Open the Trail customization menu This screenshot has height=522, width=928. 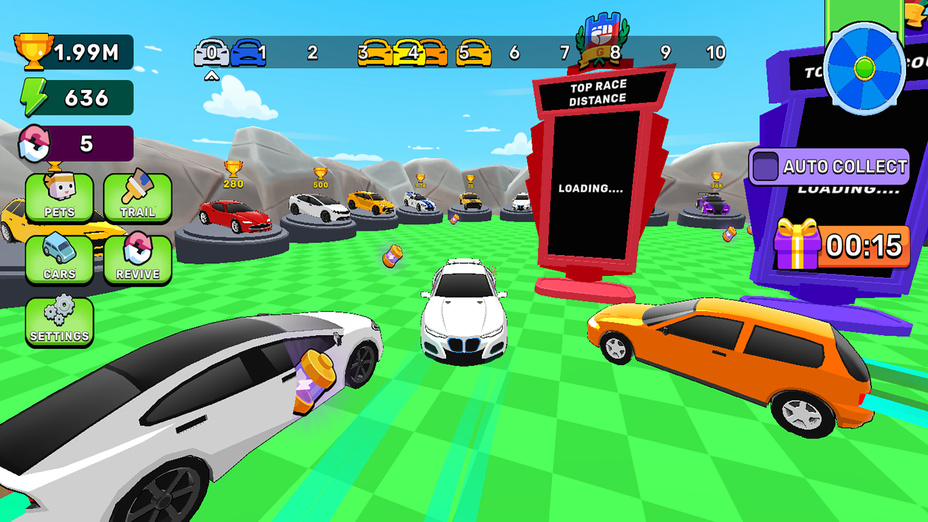[137, 197]
